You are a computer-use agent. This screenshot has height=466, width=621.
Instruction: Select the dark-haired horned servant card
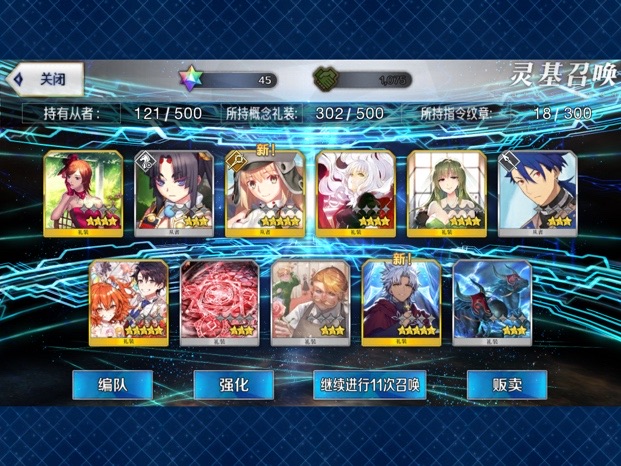point(174,193)
